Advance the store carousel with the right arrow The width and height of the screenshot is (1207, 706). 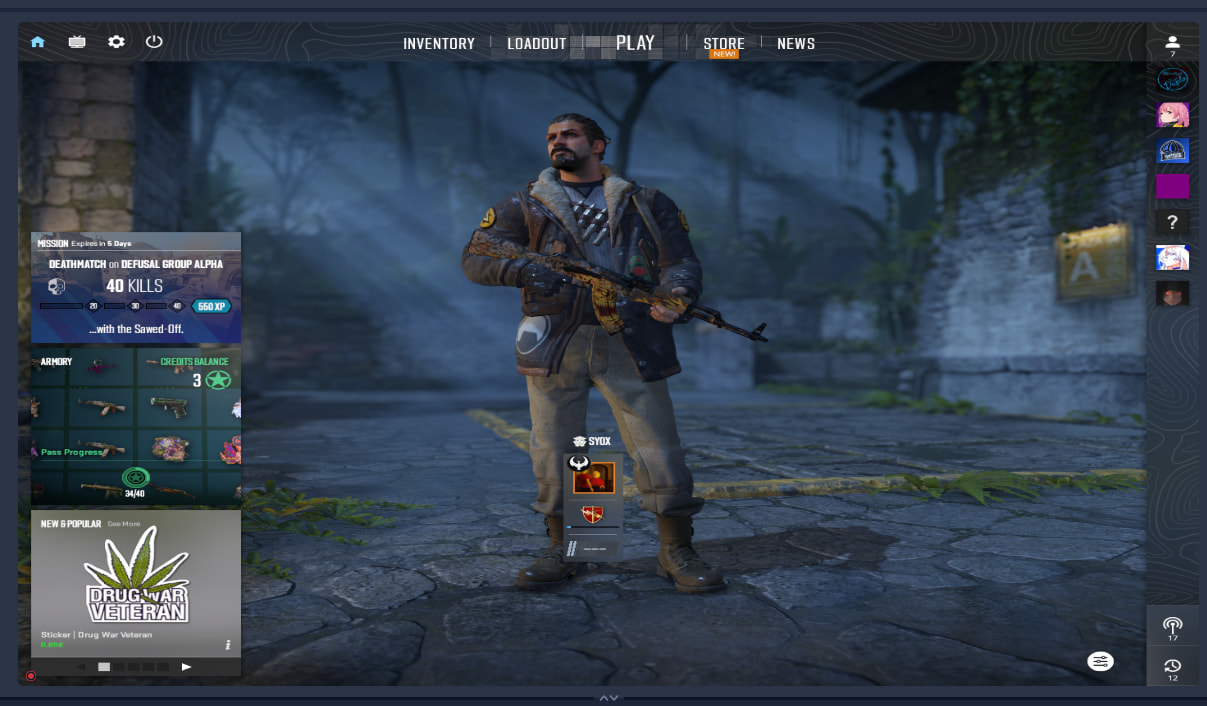tap(186, 666)
